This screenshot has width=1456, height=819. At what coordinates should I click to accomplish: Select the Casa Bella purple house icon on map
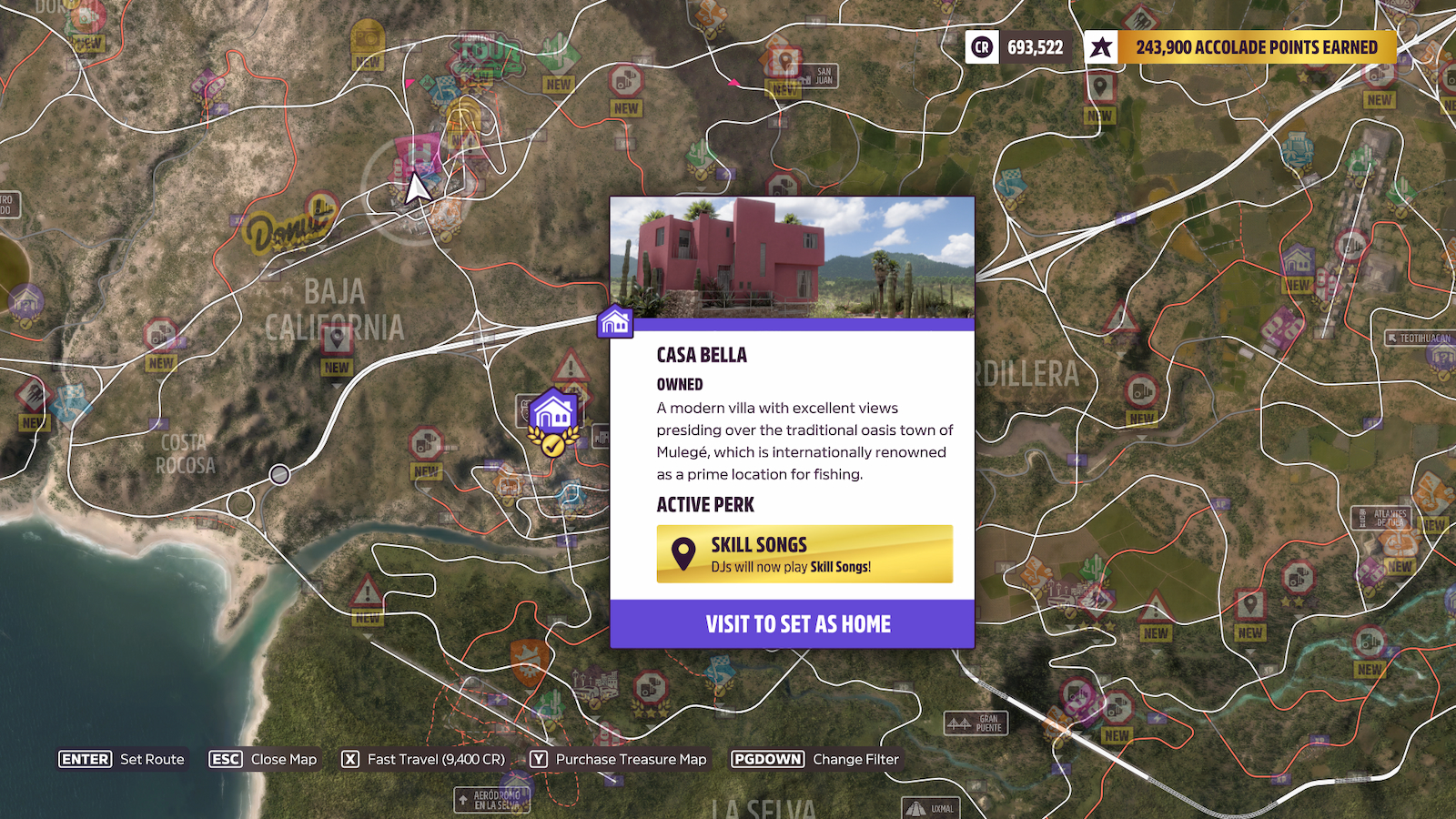[553, 411]
